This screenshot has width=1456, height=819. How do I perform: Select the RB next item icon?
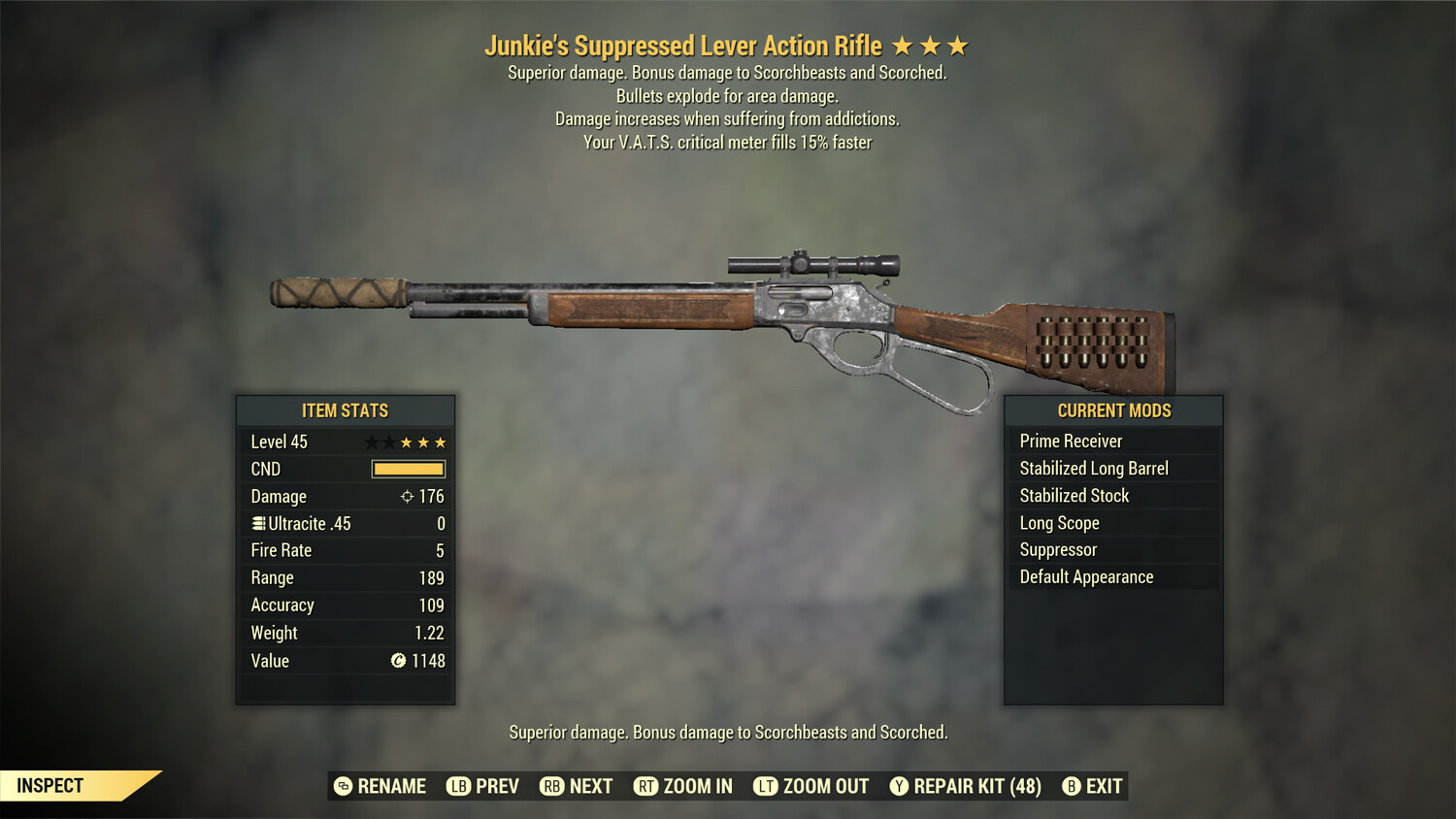[551, 786]
